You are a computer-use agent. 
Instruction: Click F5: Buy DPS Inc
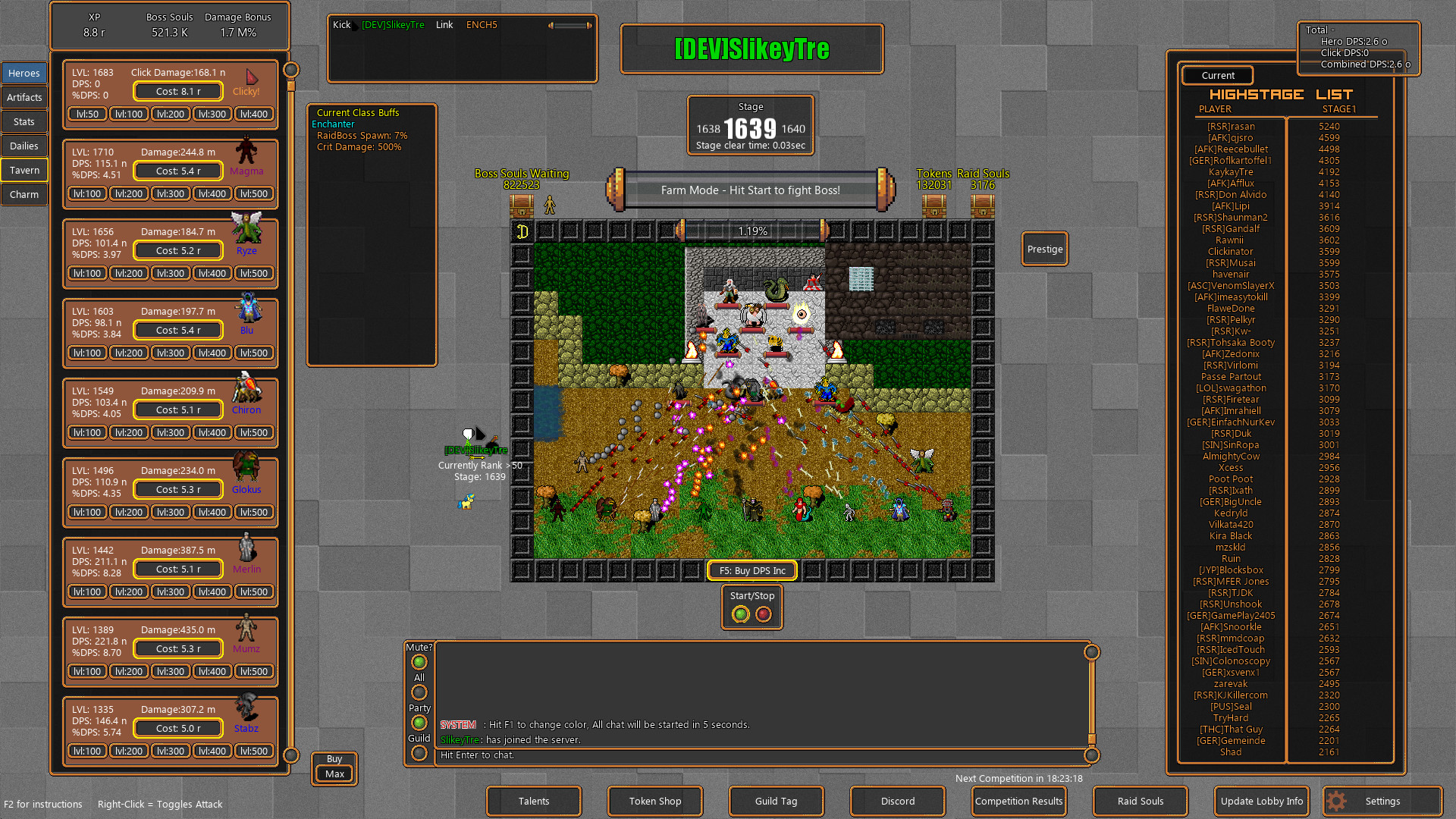(752, 570)
